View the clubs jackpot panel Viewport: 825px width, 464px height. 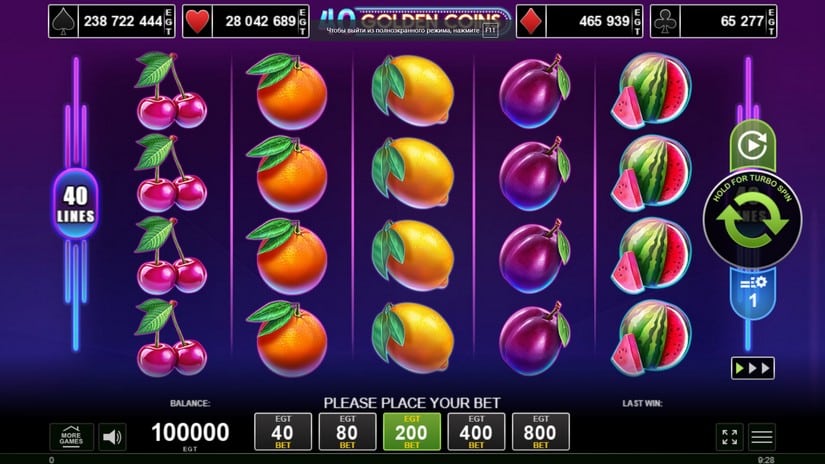(x=712, y=20)
